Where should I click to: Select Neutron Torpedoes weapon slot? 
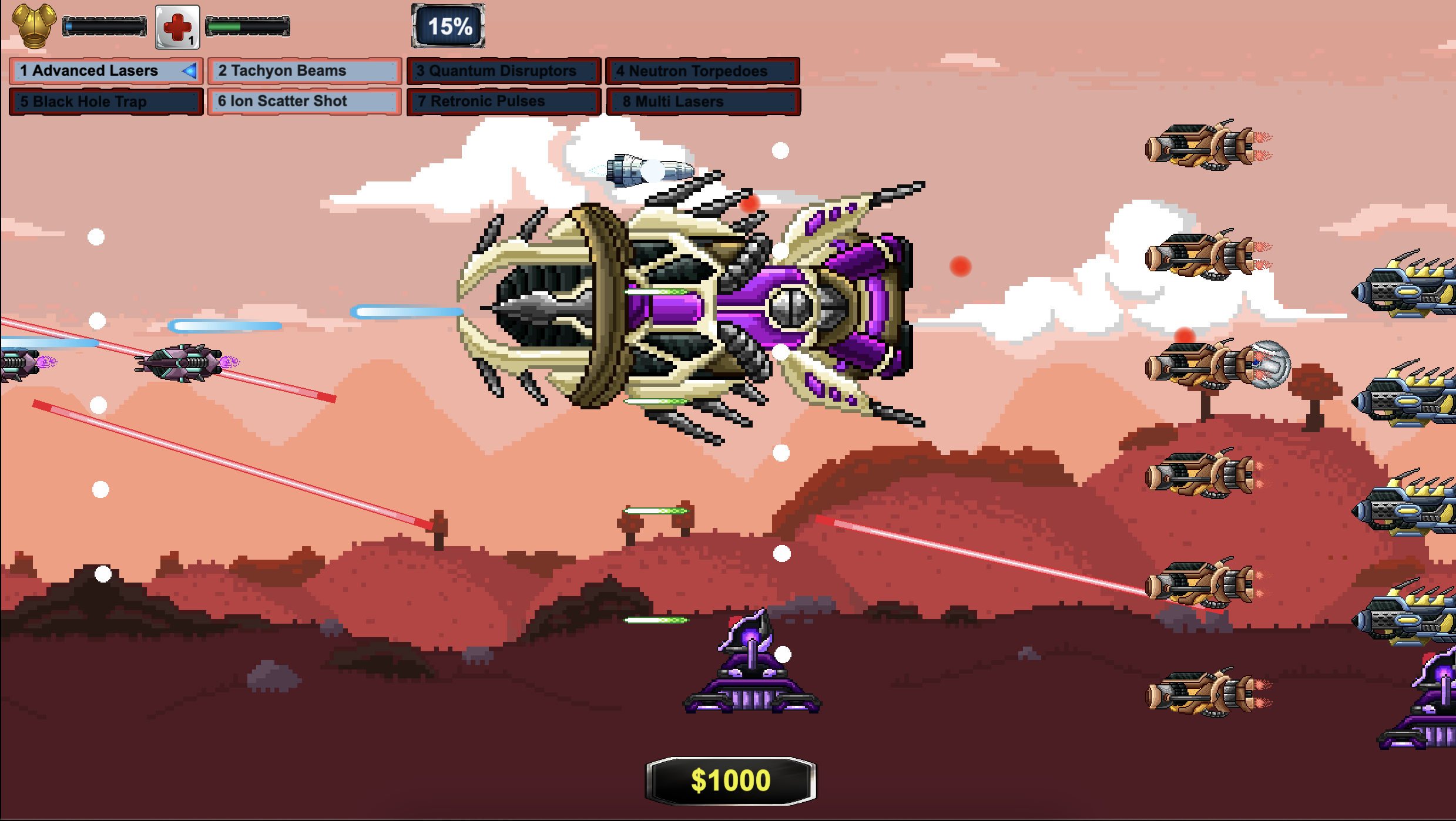tap(702, 71)
